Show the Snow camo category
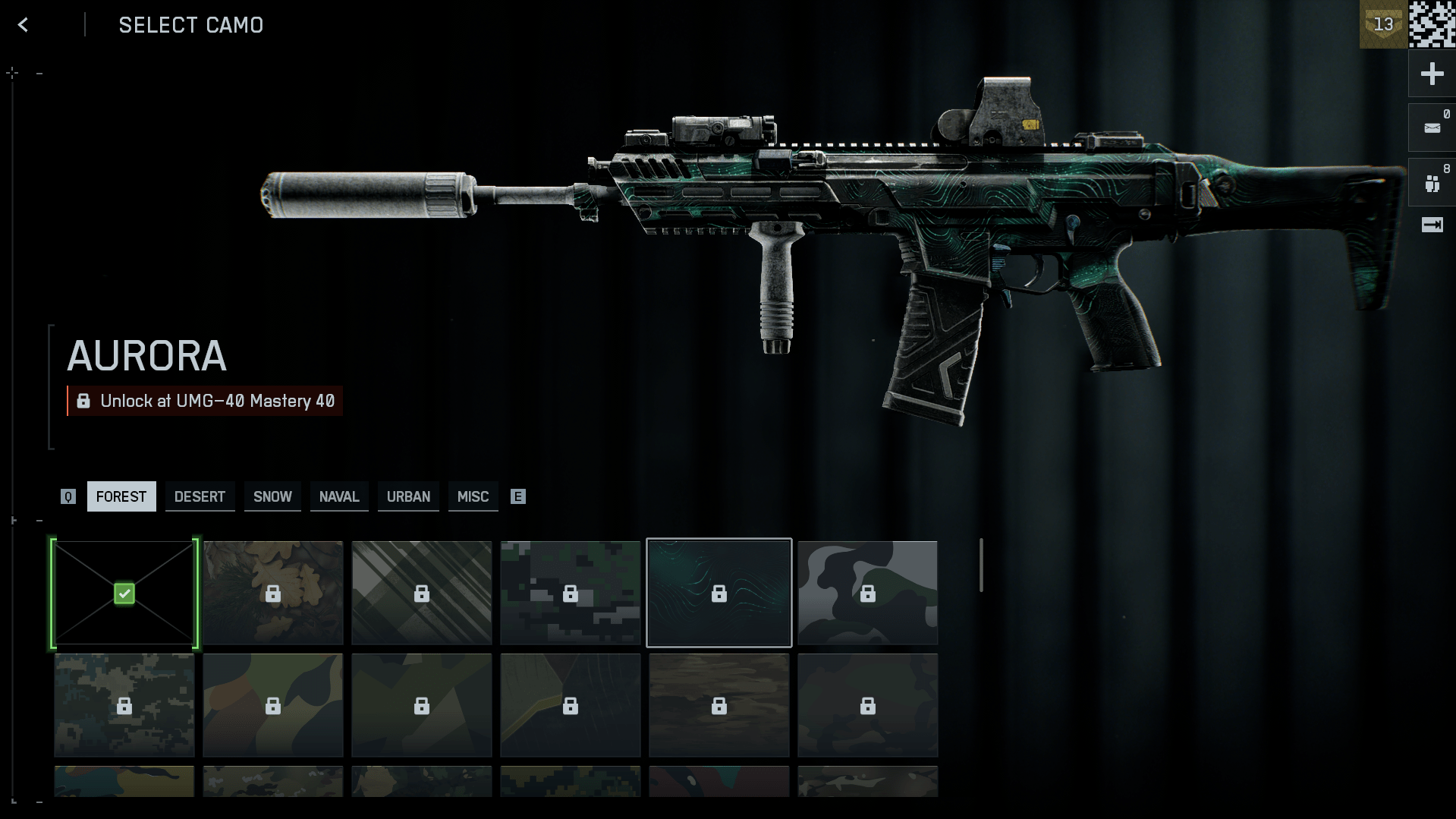The image size is (1456, 819). tap(272, 496)
